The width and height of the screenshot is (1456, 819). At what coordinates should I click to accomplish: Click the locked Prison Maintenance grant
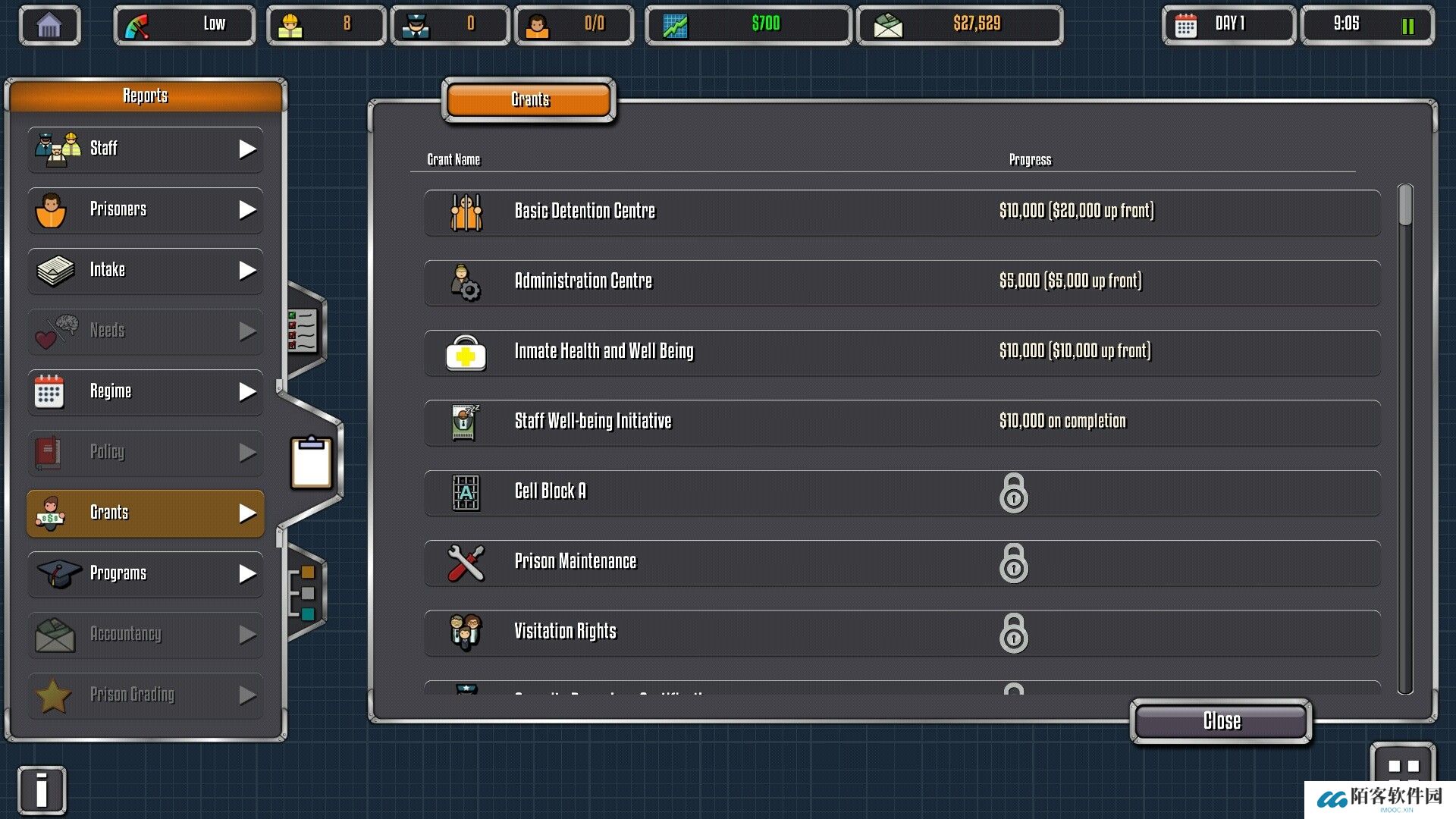click(901, 563)
